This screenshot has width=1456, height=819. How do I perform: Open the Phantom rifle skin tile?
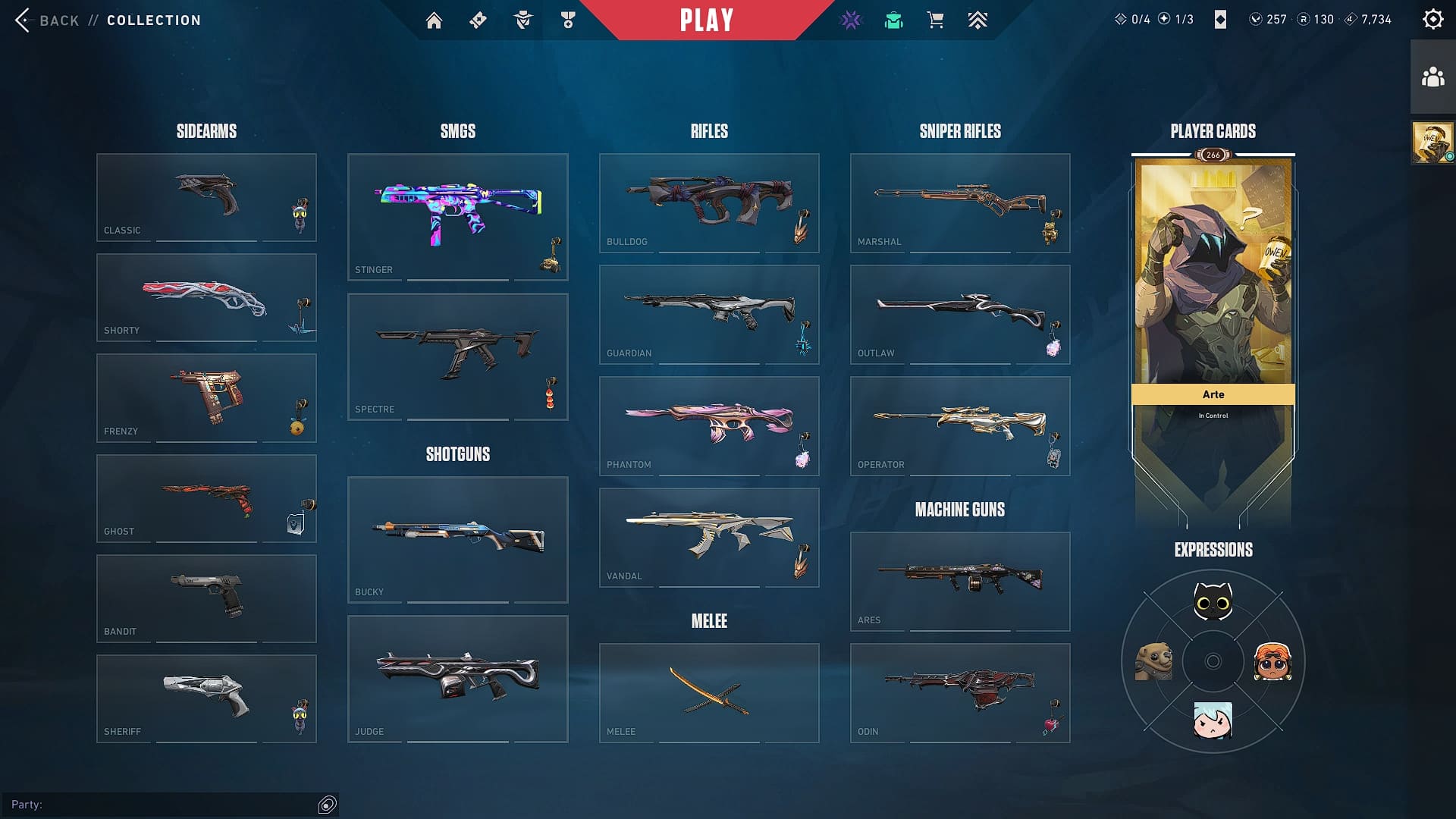(709, 426)
